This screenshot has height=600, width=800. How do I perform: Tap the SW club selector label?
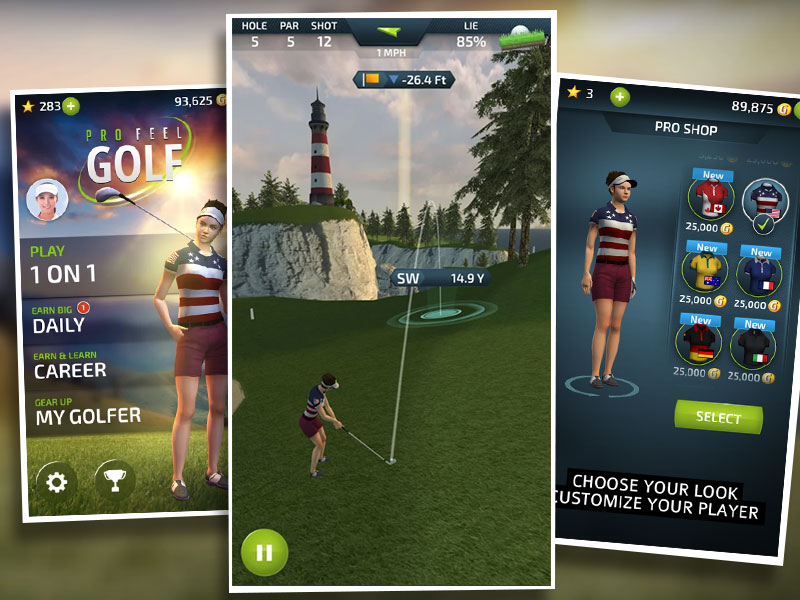coord(408,278)
